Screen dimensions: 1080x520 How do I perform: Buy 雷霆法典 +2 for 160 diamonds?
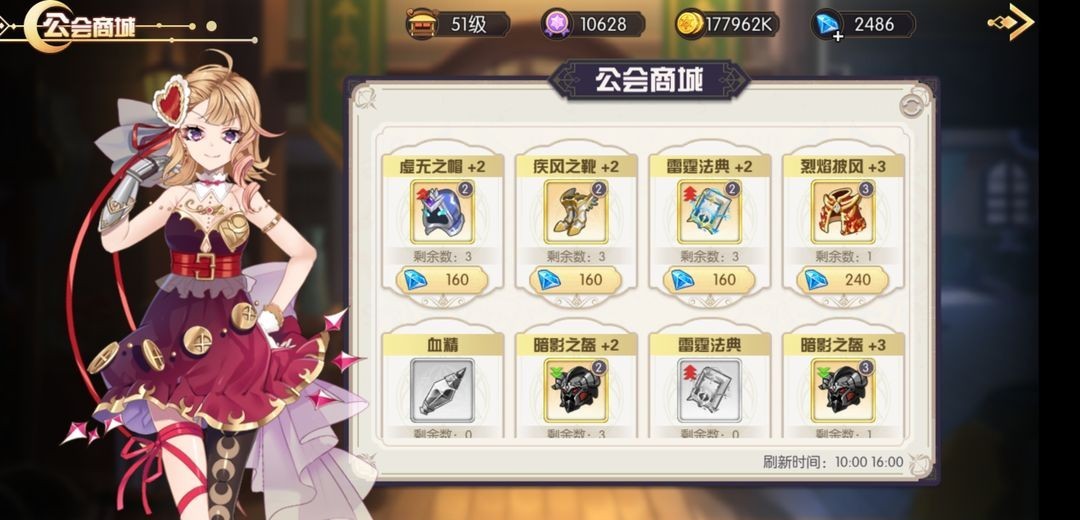710,280
